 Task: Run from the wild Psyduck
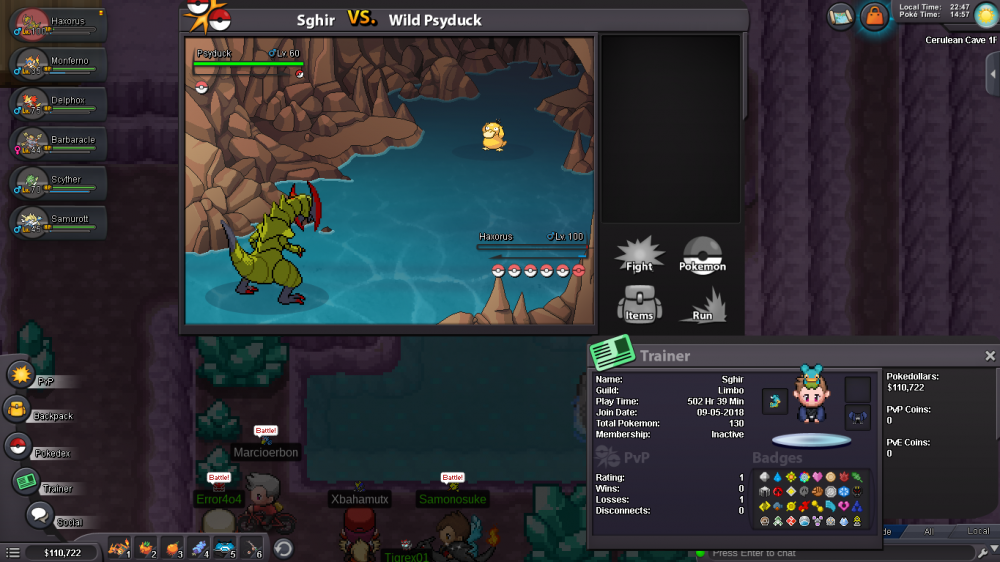[x=702, y=304]
